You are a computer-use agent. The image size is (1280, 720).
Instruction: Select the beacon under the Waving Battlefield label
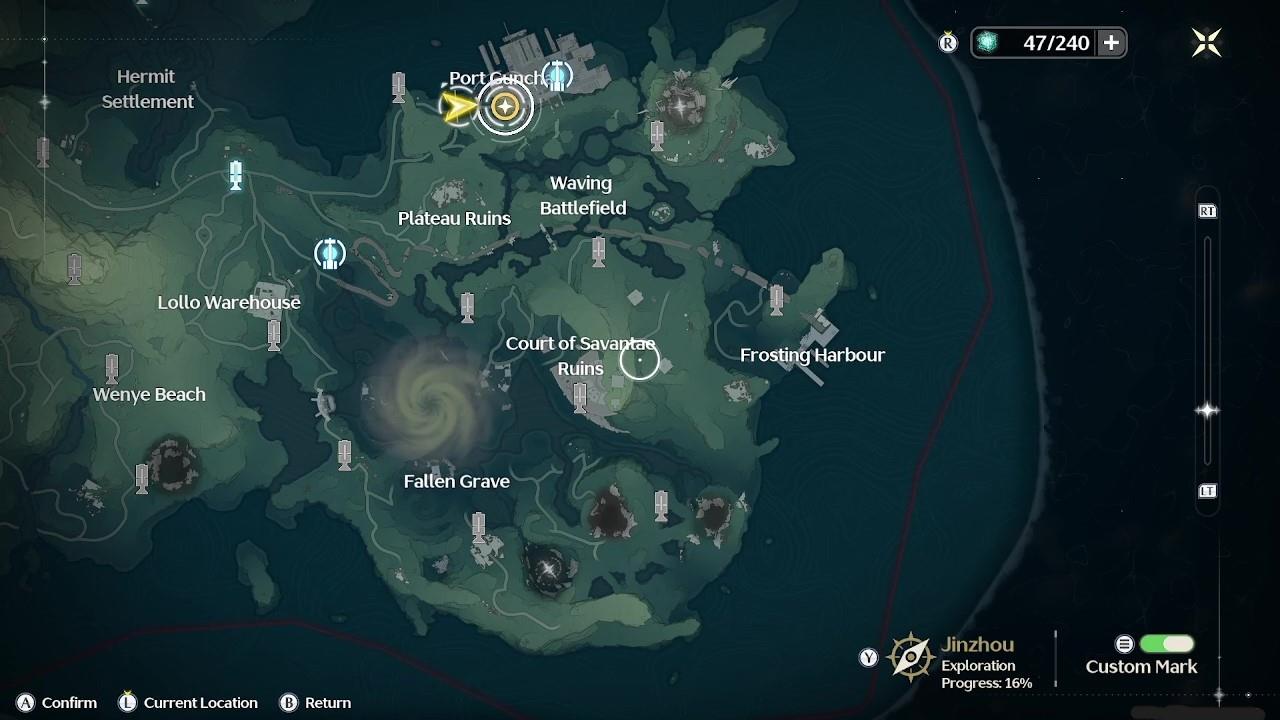(598, 251)
